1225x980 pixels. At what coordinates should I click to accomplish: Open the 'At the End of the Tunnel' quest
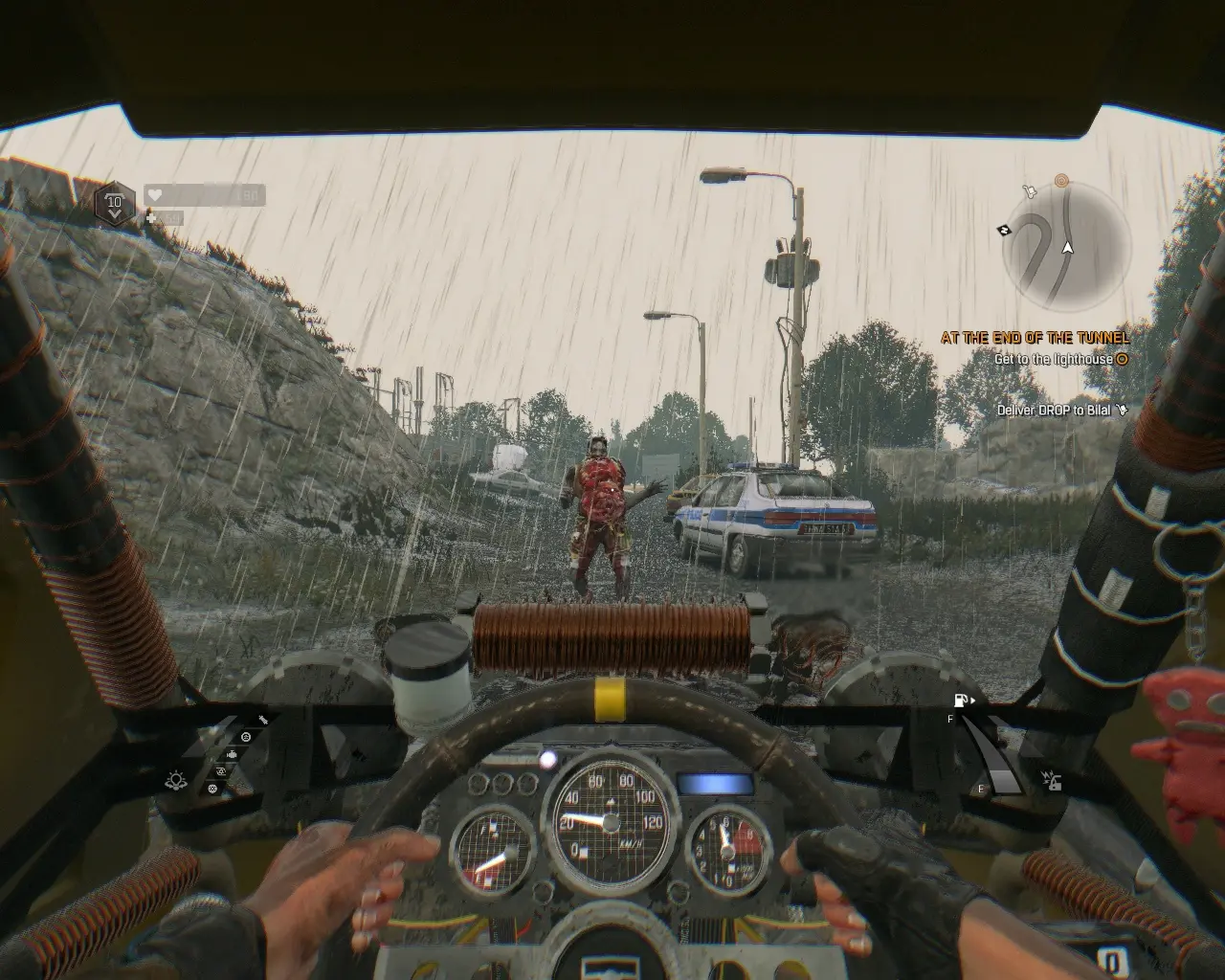point(1035,337)
